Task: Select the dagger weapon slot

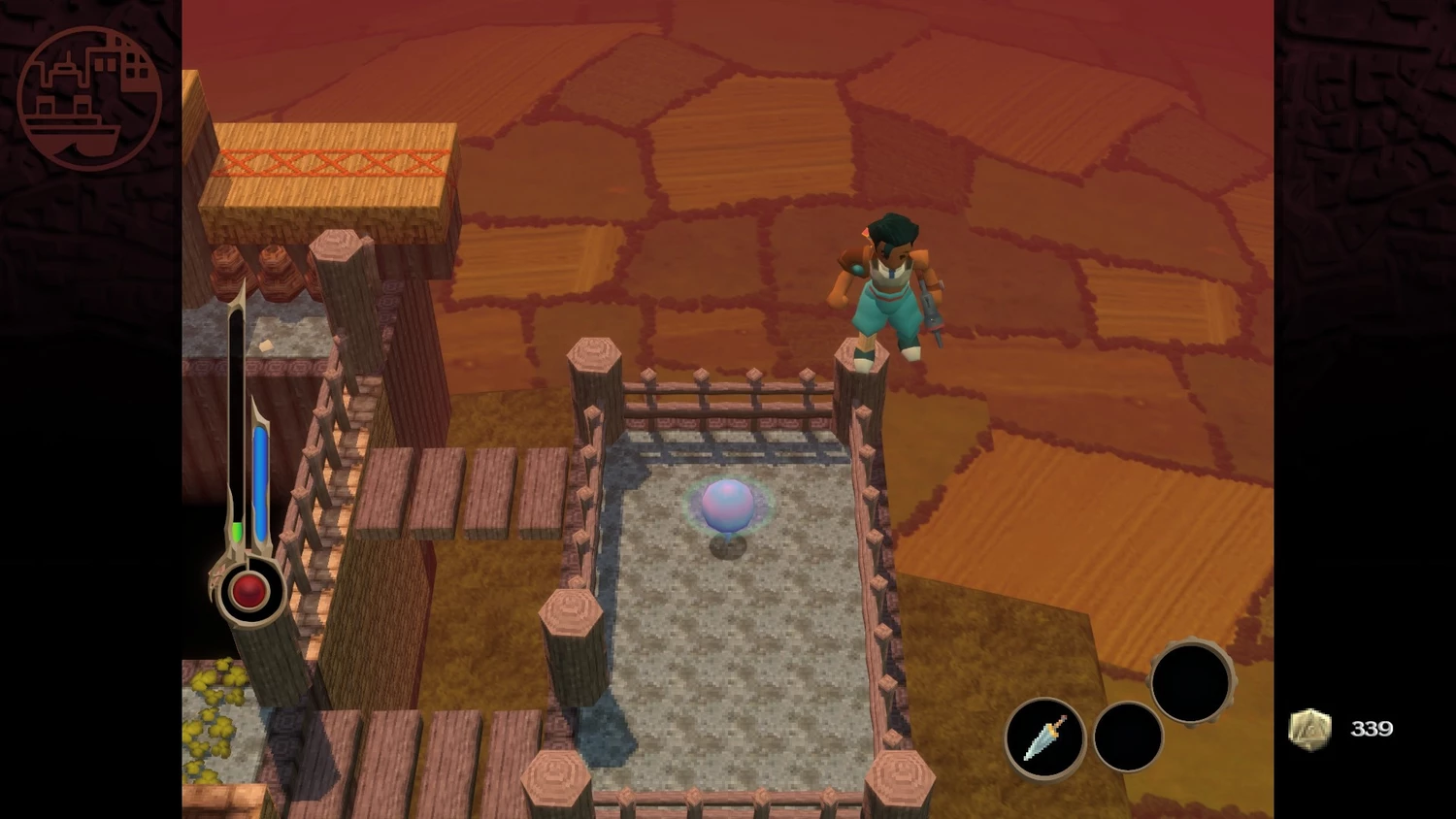Action: [1044, 738]
